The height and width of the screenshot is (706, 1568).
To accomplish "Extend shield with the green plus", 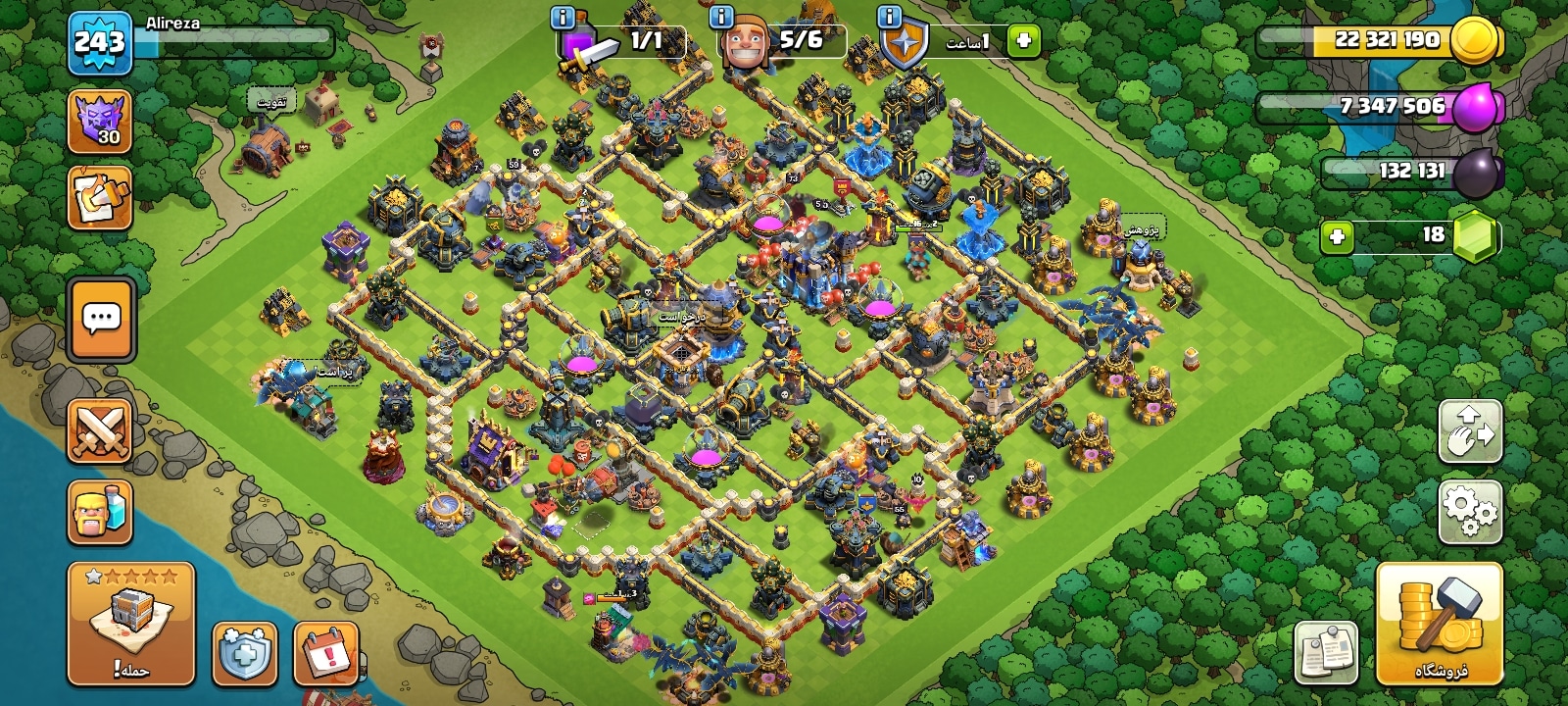I will point(1023,41).
